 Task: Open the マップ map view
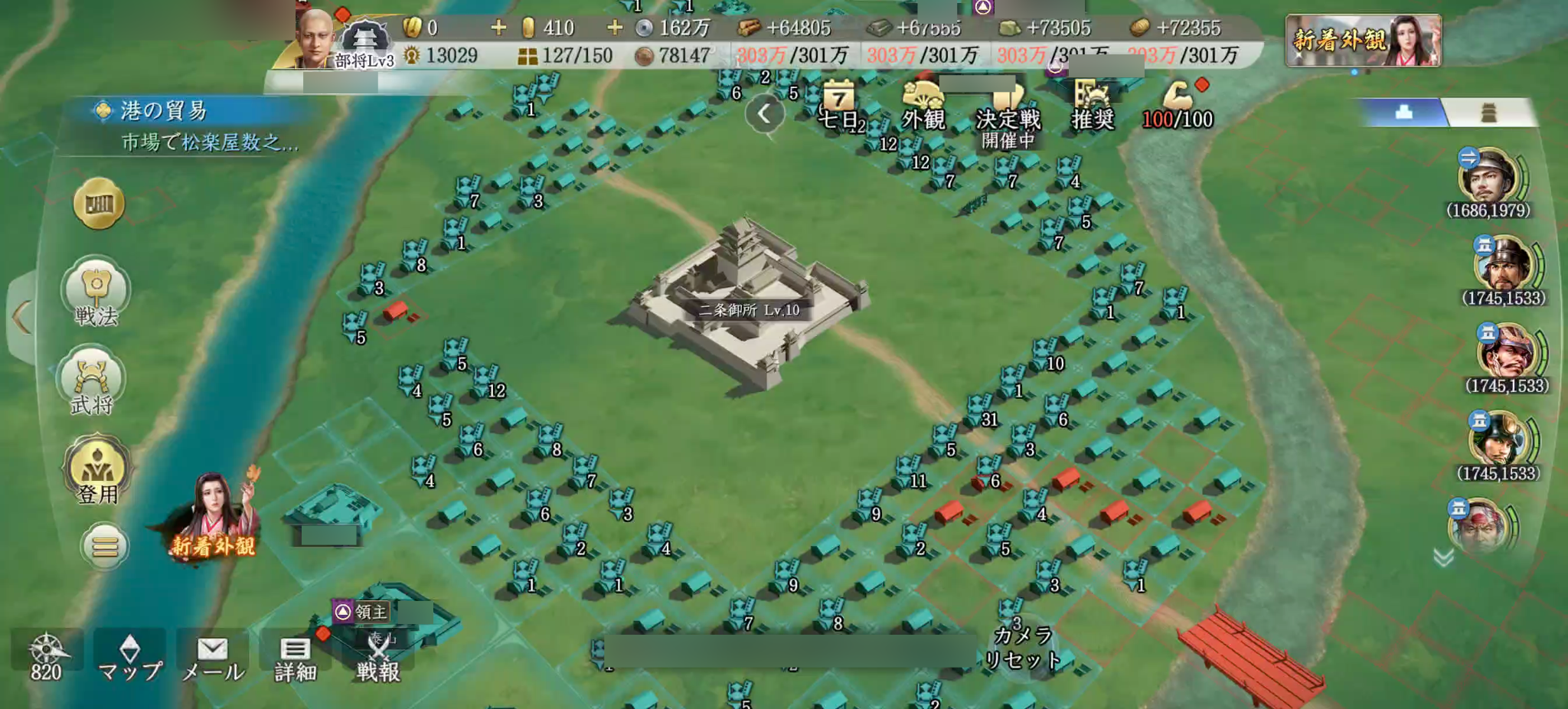pos(130,658)
